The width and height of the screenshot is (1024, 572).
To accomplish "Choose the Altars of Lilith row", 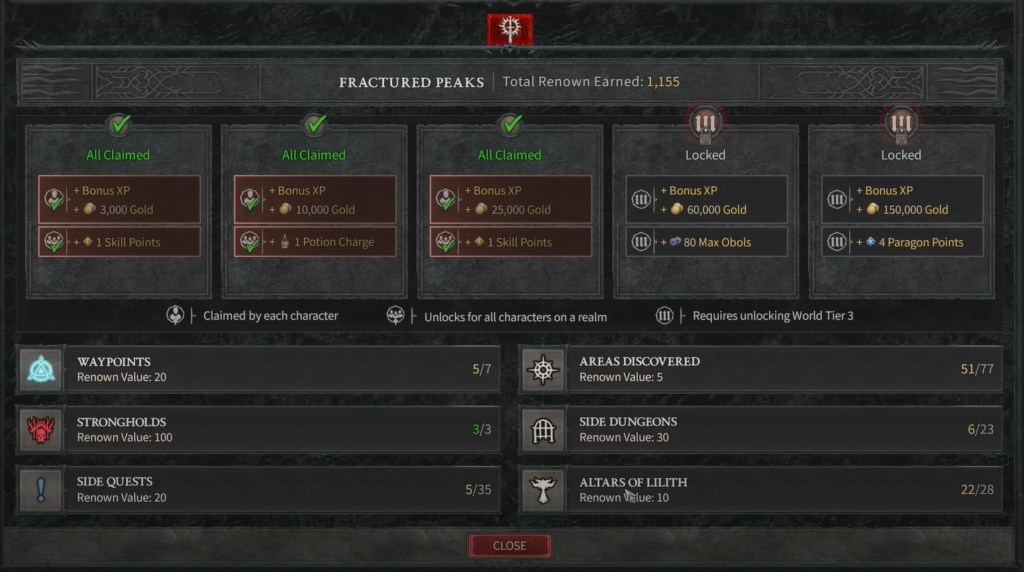I will [784, 489].
